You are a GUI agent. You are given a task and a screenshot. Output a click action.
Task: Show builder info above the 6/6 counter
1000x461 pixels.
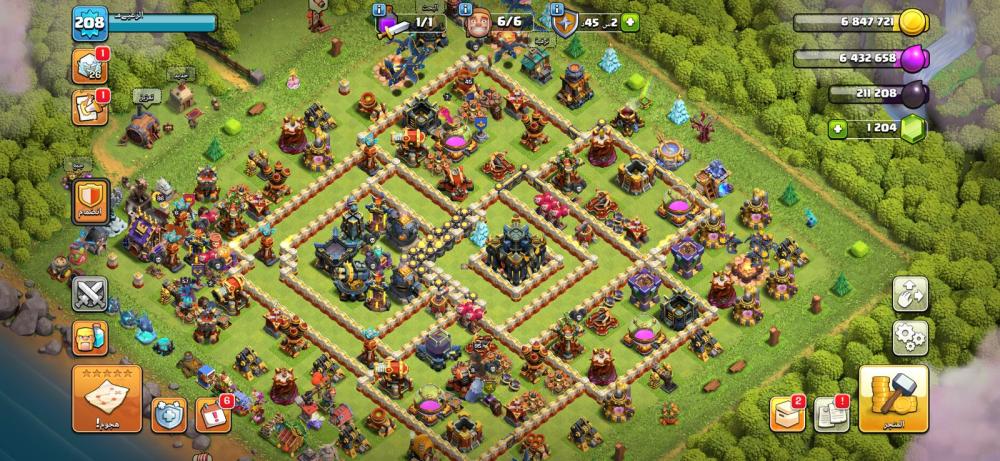466,9
